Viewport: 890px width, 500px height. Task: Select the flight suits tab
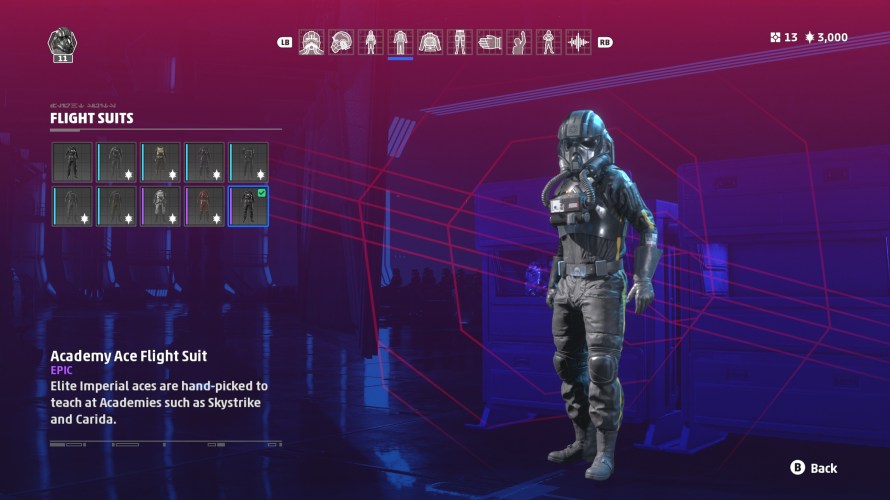(400, 42)
